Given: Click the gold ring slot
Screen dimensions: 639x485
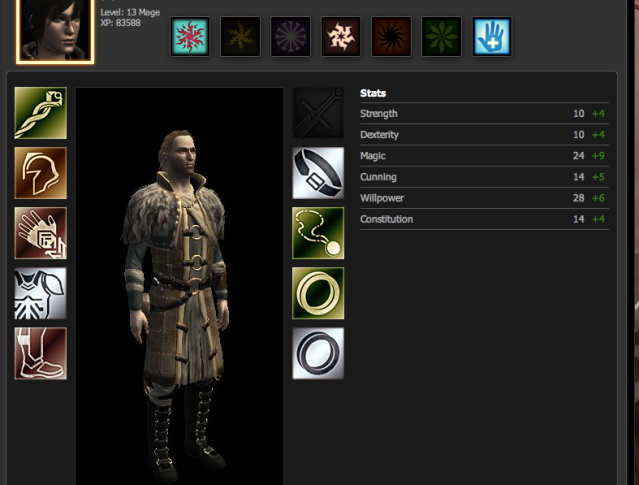Looking at the screenshot, I should [318, 293].
